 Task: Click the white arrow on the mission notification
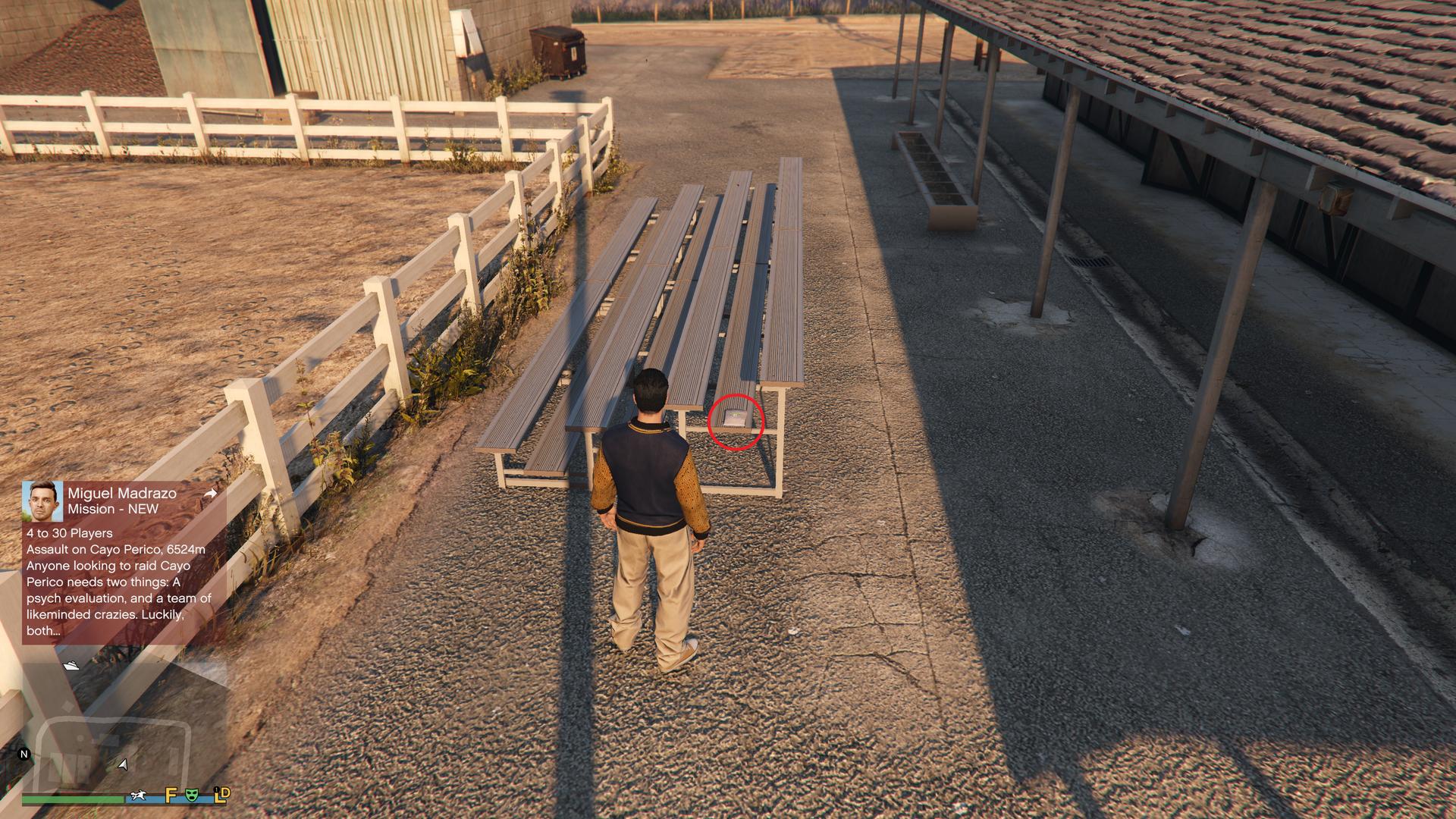[211, 494]
